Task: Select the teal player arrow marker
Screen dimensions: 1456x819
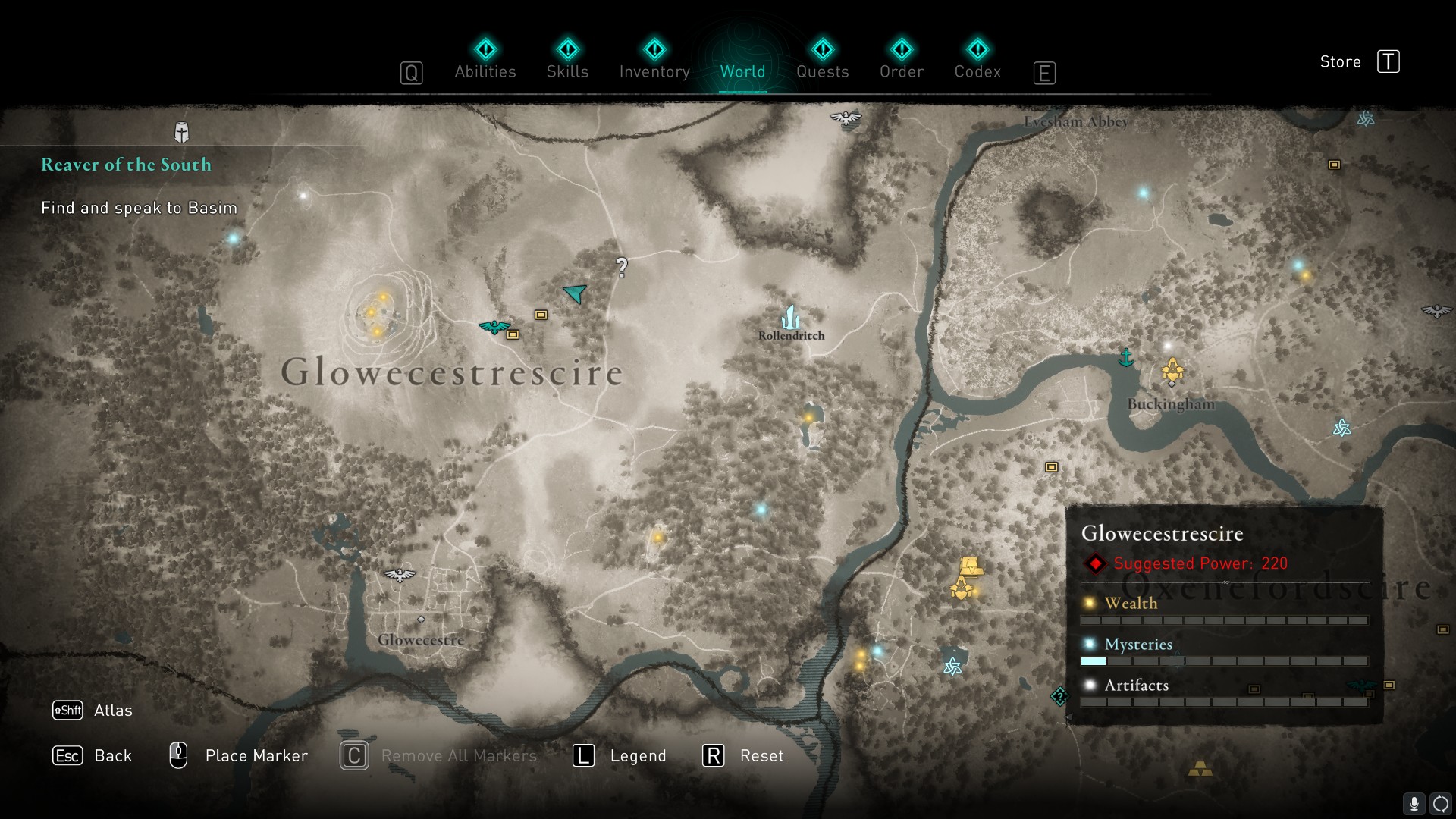Action: point(576,293)
